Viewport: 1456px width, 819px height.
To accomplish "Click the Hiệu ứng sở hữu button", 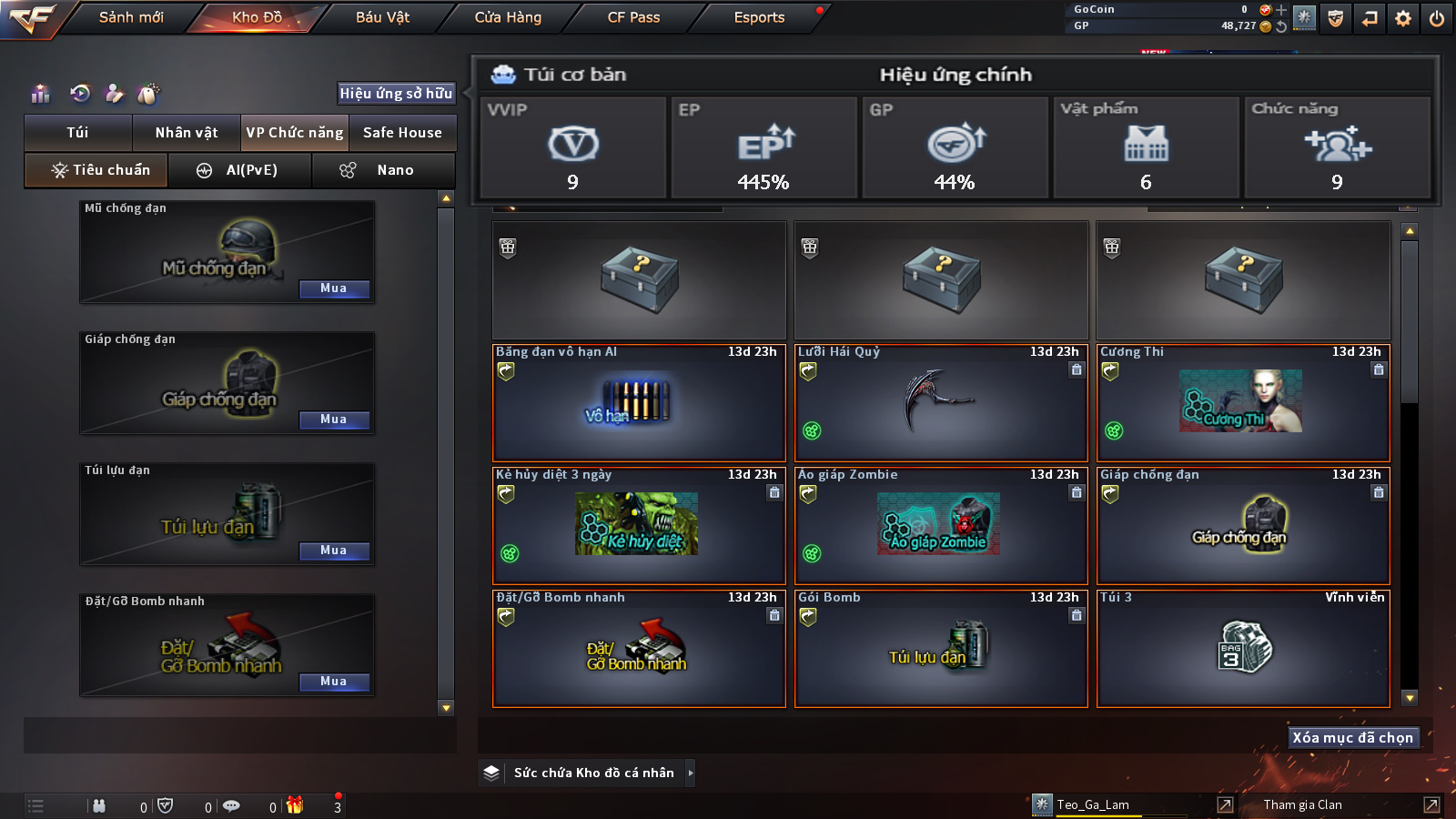I will coord(396,93).
